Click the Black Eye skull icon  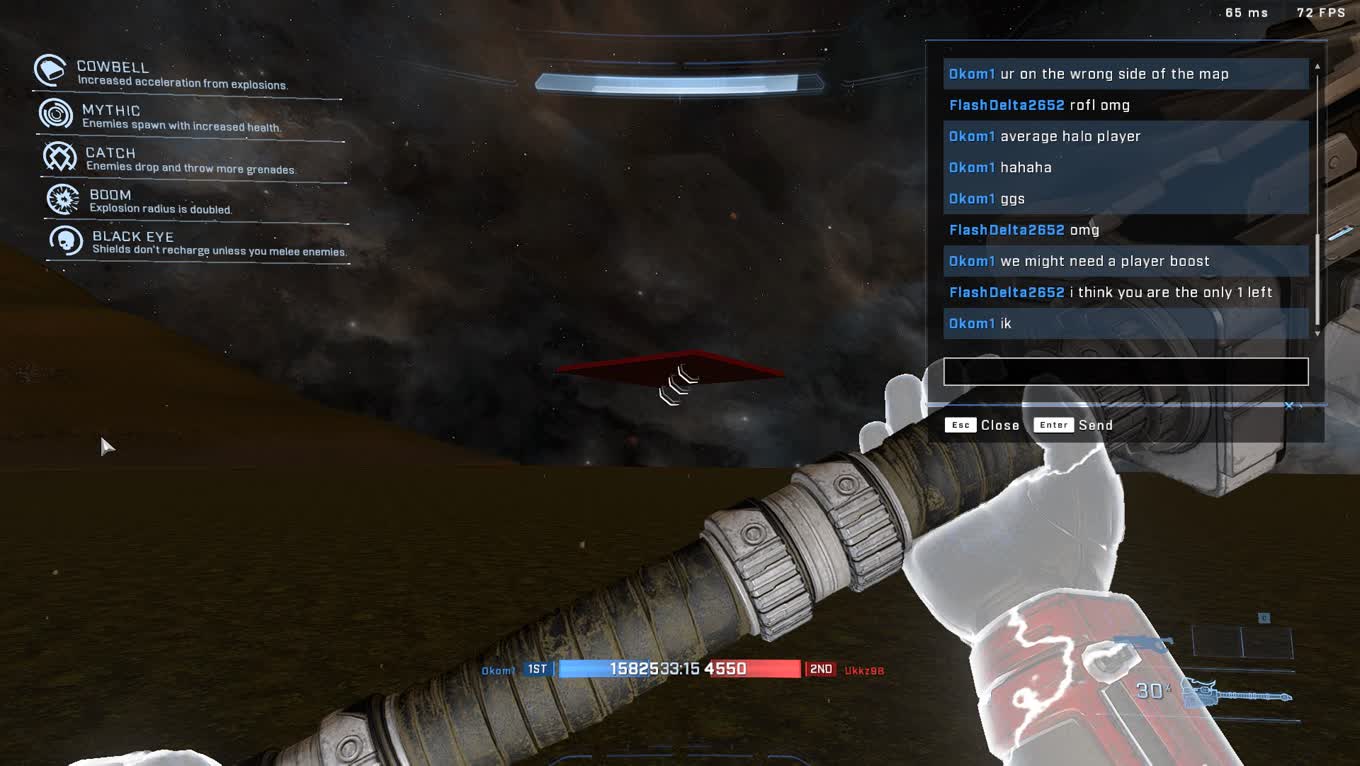pyautogui.click(x=66, y=241)
